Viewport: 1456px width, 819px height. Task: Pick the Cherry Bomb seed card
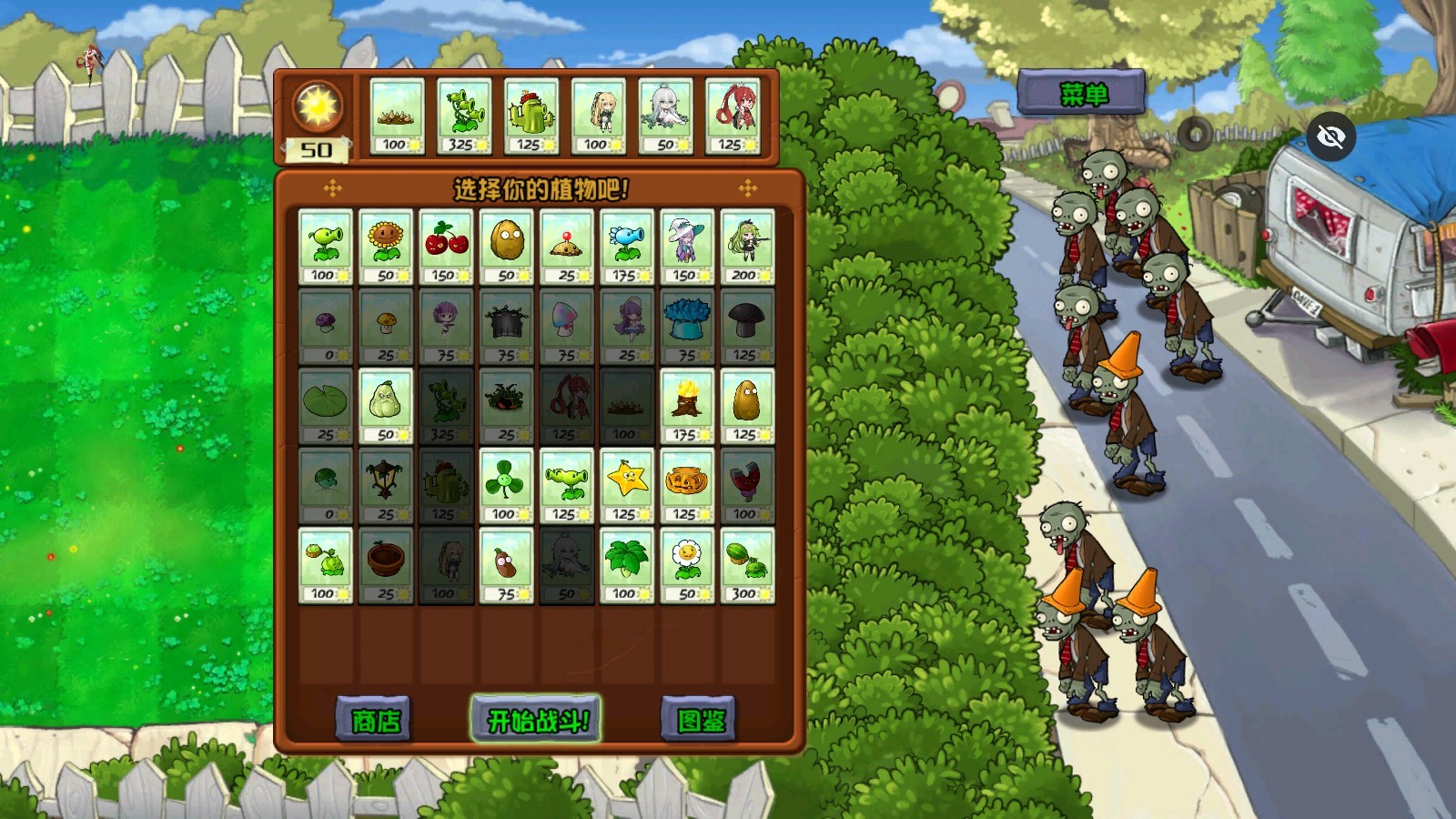(446, 247)
